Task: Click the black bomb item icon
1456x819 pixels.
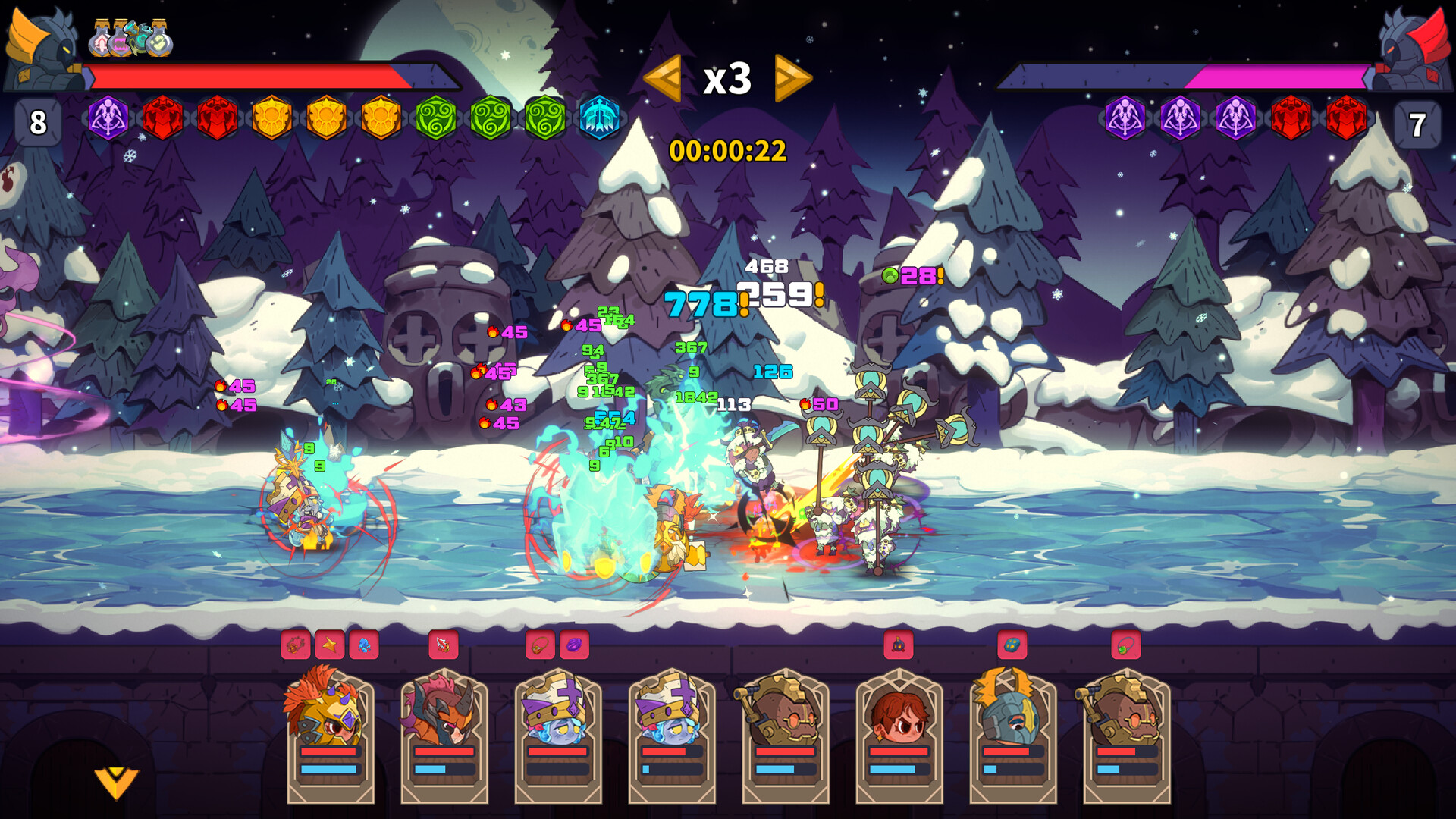Action: (899, 645)
